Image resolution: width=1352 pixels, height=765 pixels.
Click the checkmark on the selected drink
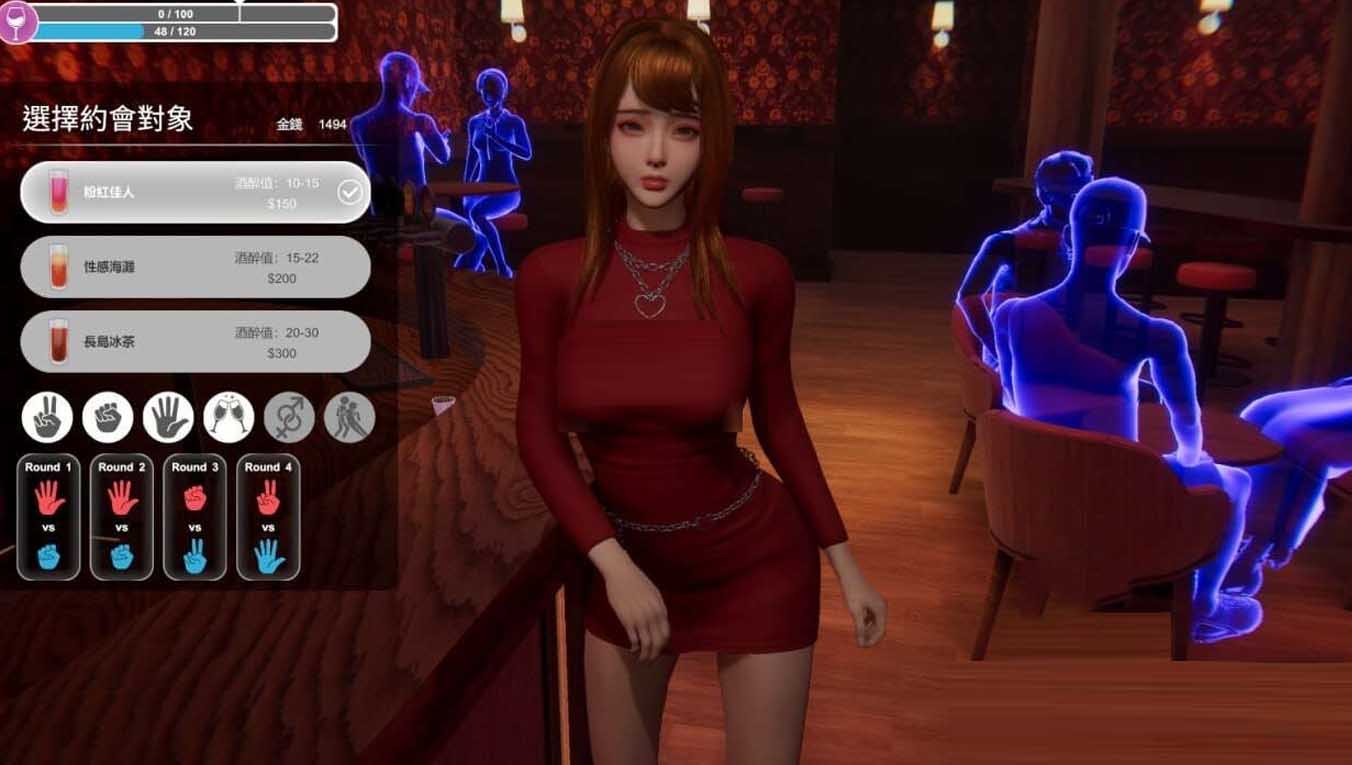[x=348, y=192]
